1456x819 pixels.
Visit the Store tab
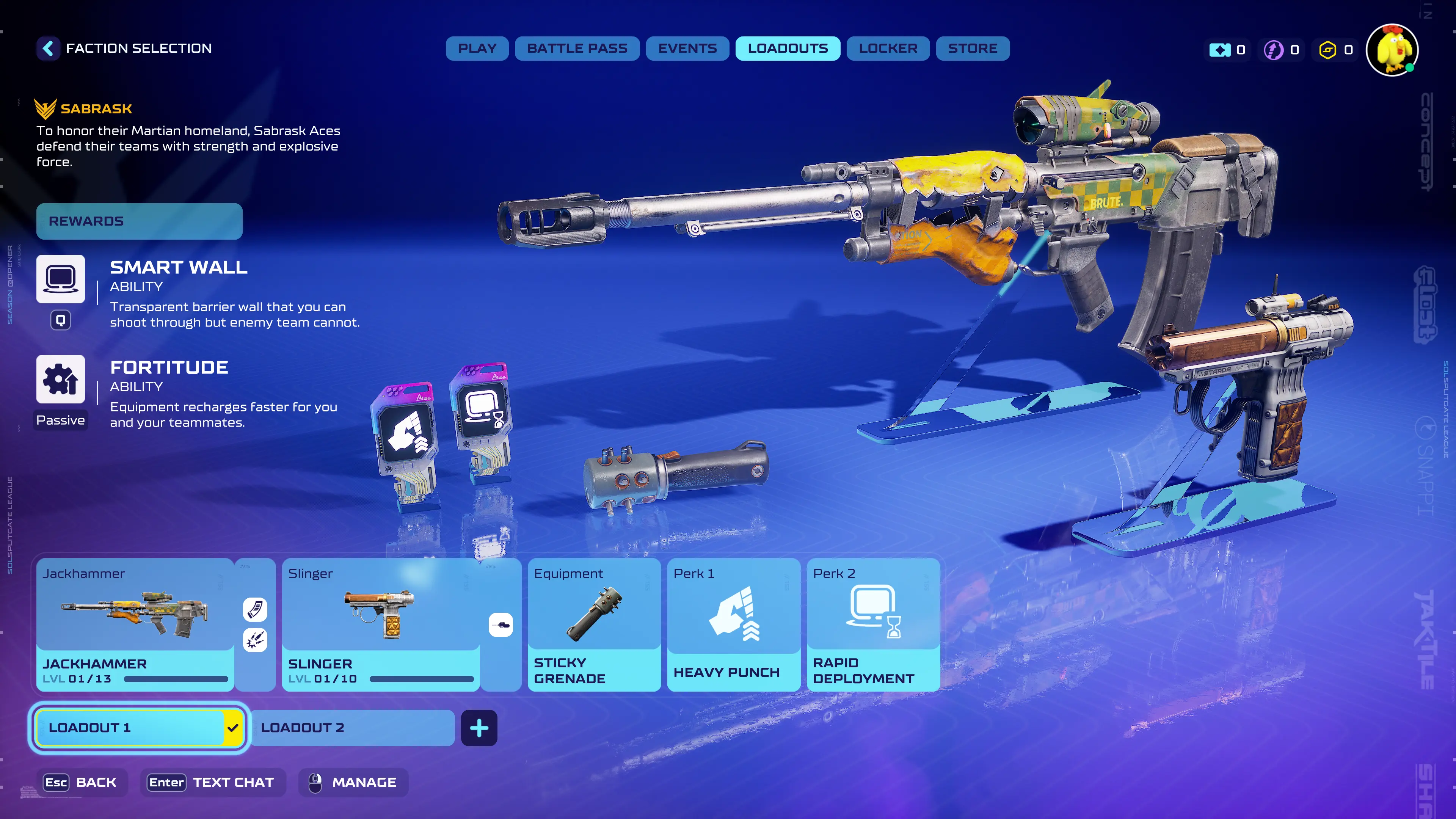972,49
